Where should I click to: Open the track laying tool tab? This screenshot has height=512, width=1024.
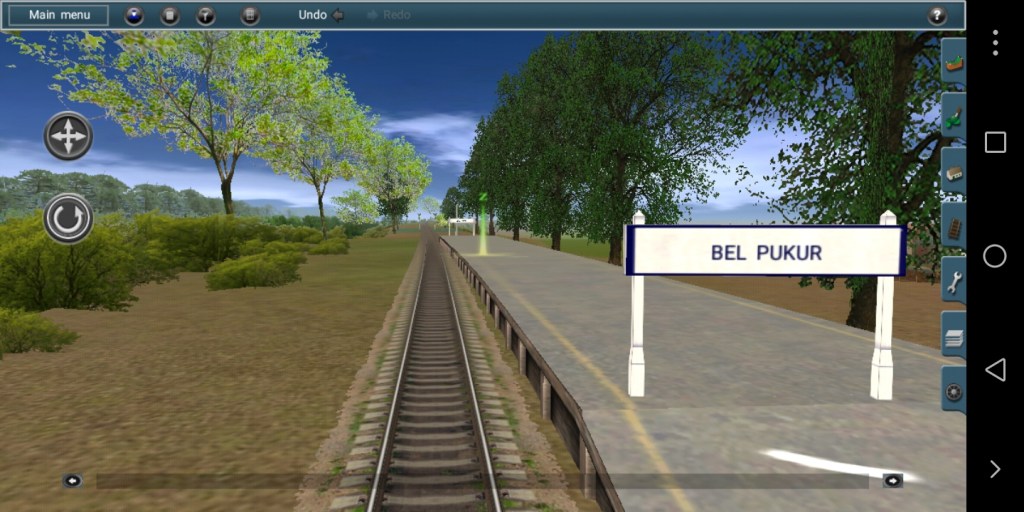pos(954,227)
